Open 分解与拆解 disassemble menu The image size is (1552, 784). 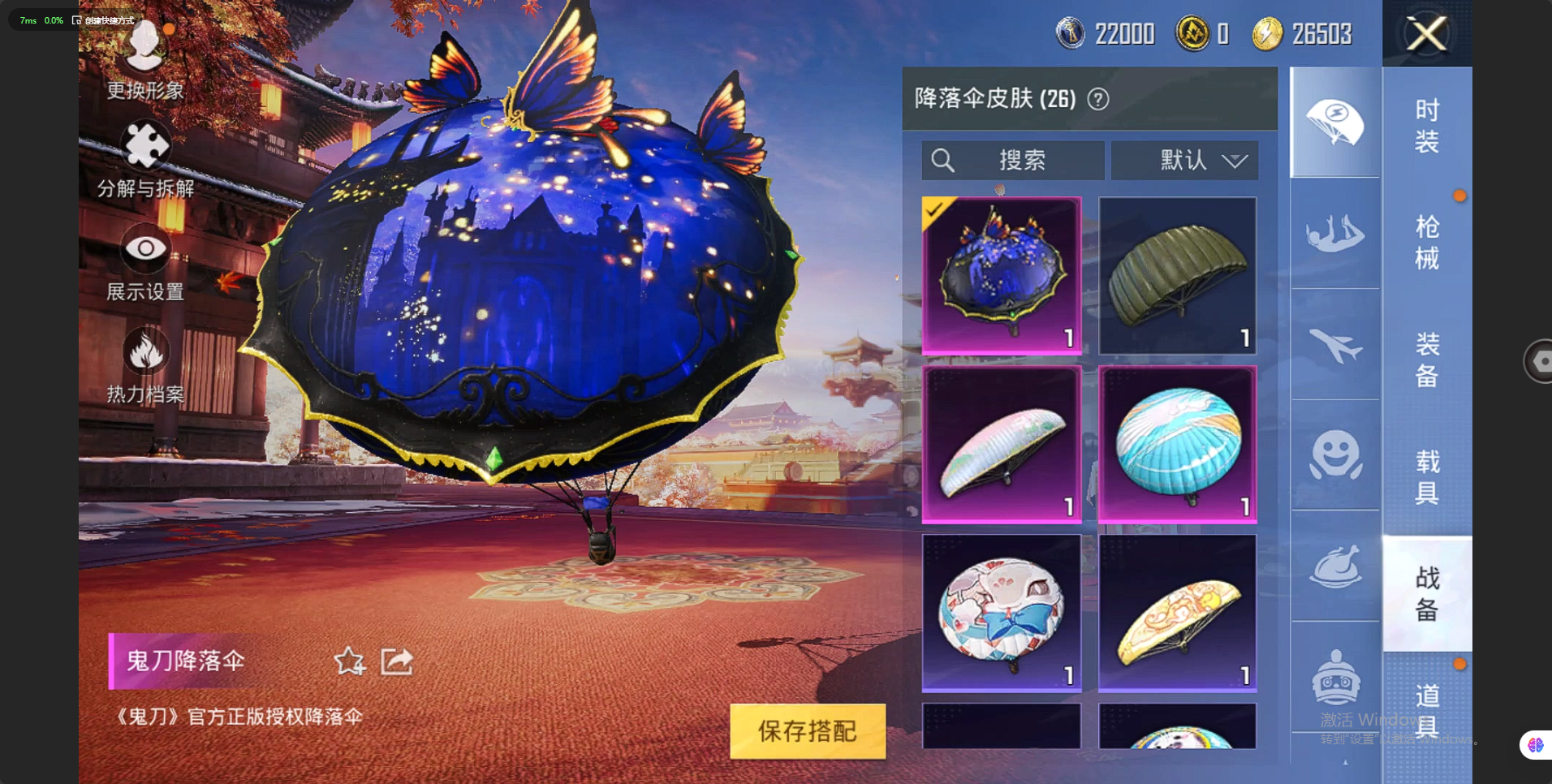(x=145, y=158)
